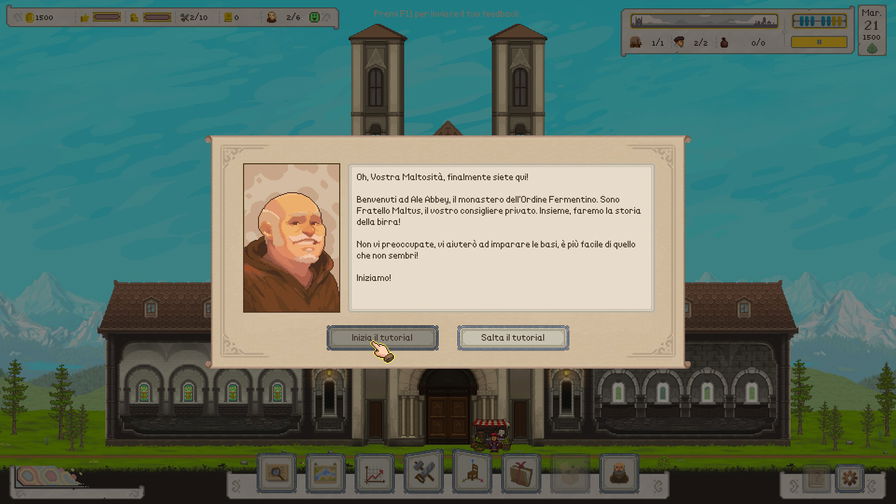Viewport: 896px width, 504px height.
Task: Open the gift package menu
Action: click(520, 473)
